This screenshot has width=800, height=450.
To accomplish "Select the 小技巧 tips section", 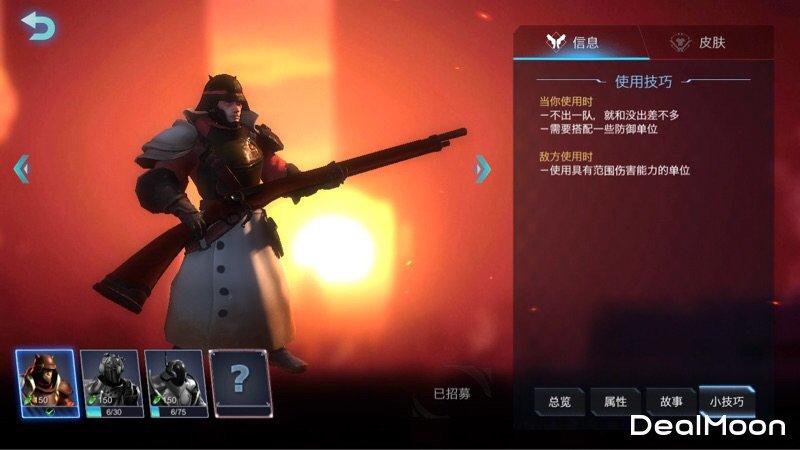I will pos(726,401).
